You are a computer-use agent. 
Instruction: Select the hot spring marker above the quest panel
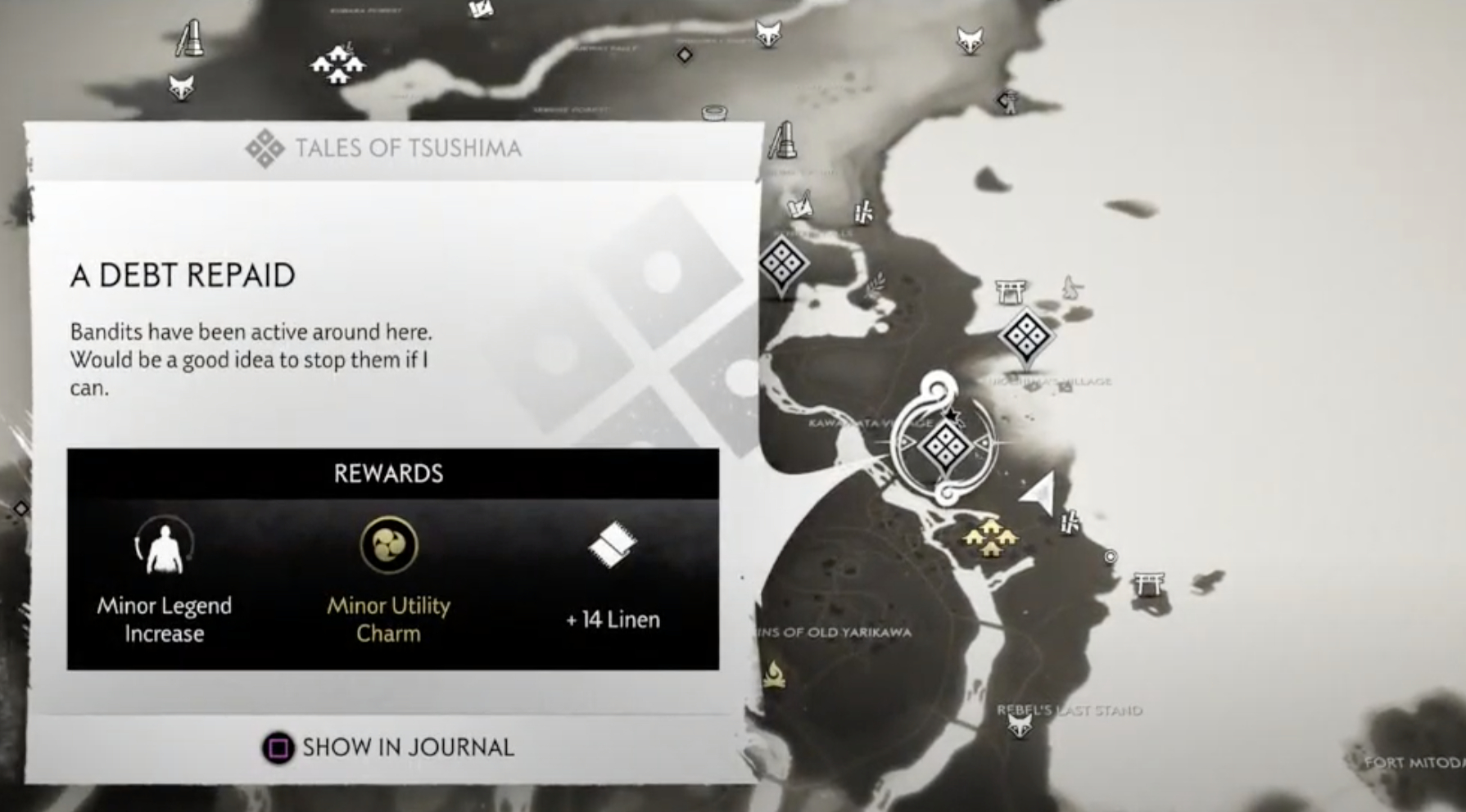[x=714, y=112]
